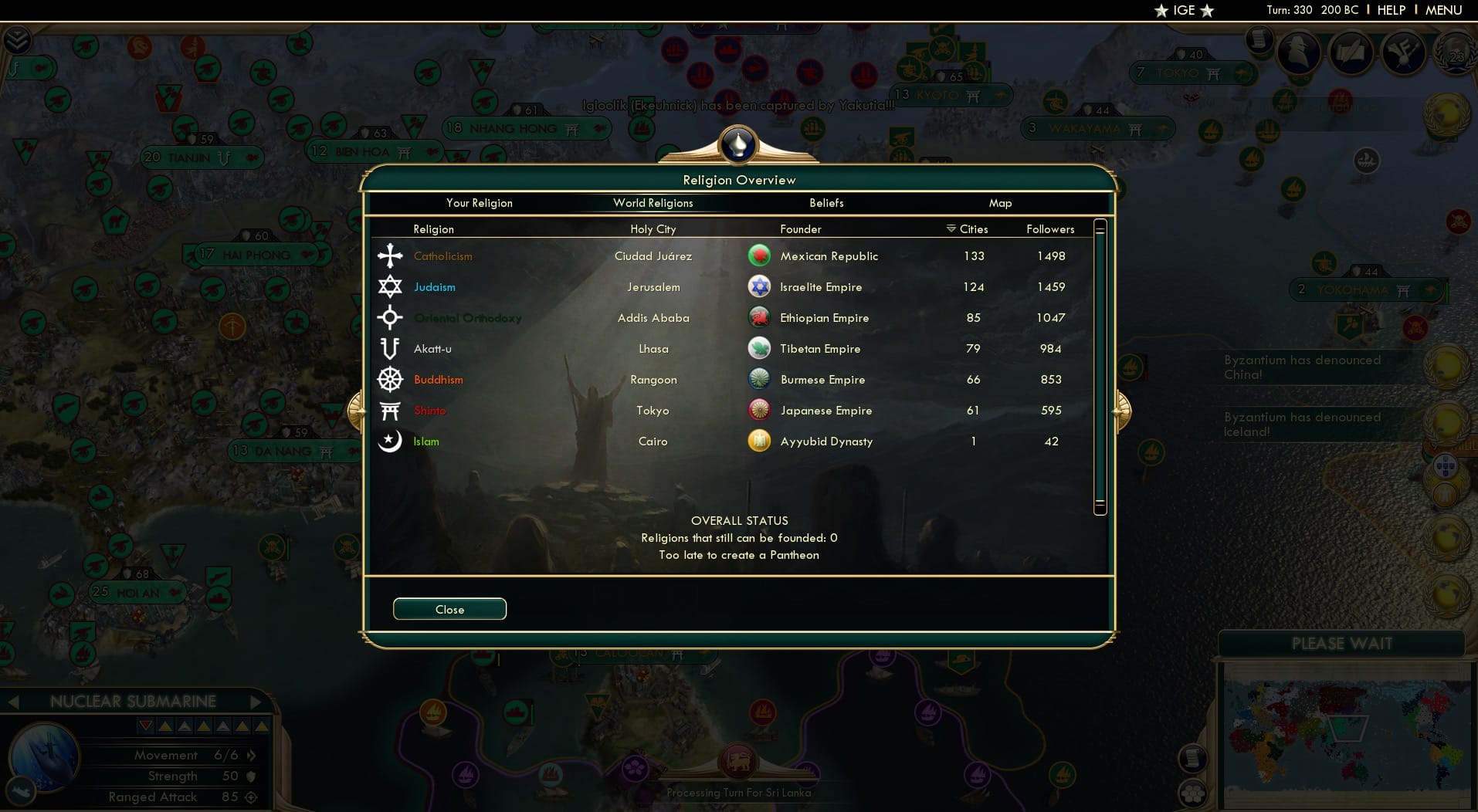This screenshot has height=812, width=1478.
Task: Toggle the Cities column sort order
Action: 968,228
